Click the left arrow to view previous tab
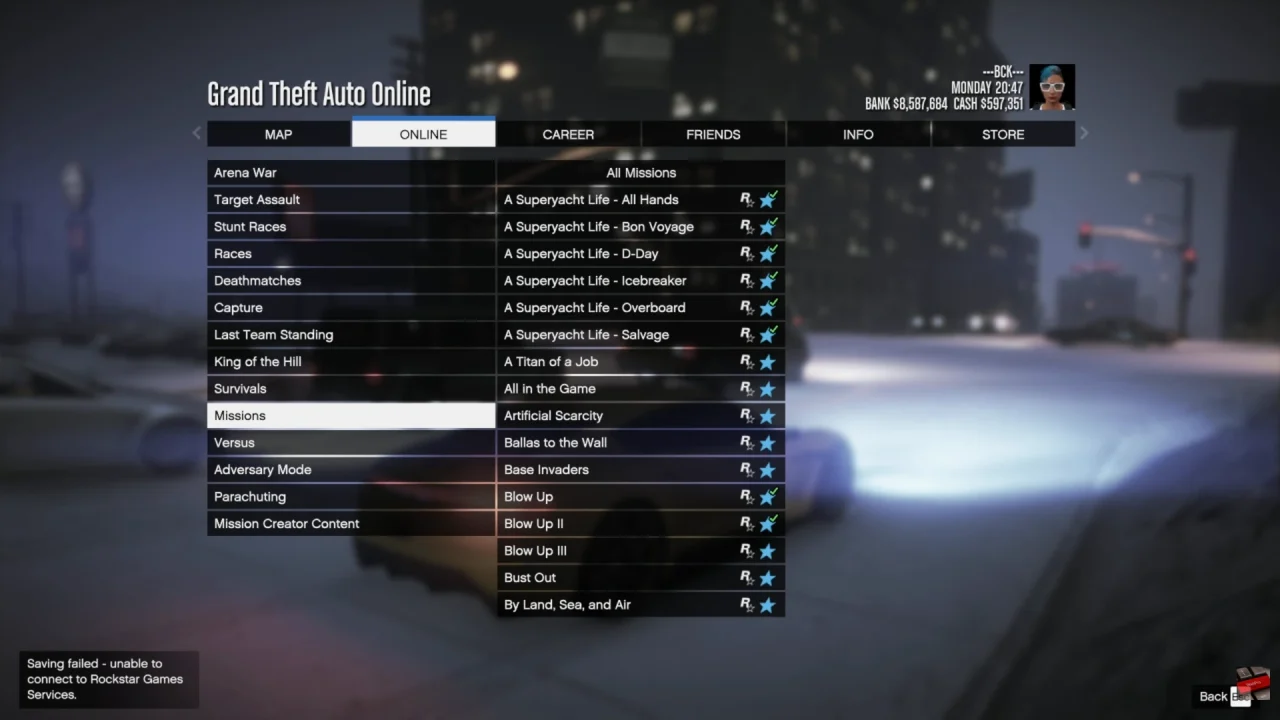 click(x=196, y=133)
